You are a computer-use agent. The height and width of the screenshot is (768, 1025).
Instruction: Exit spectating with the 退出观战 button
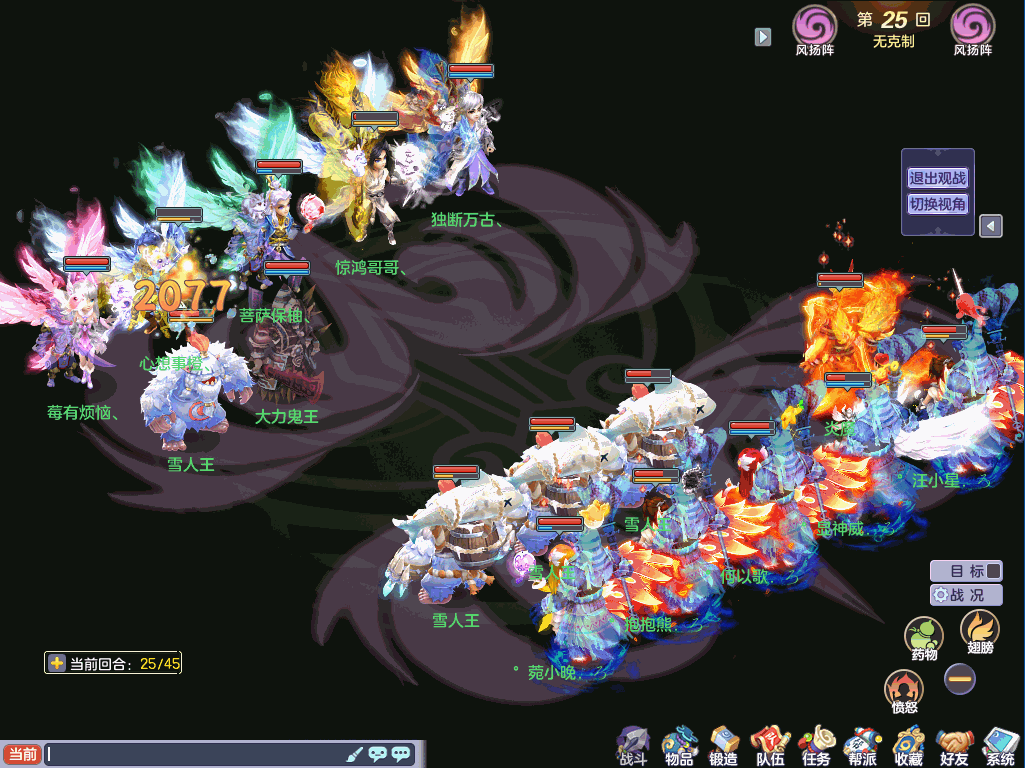tap(937, 179)
